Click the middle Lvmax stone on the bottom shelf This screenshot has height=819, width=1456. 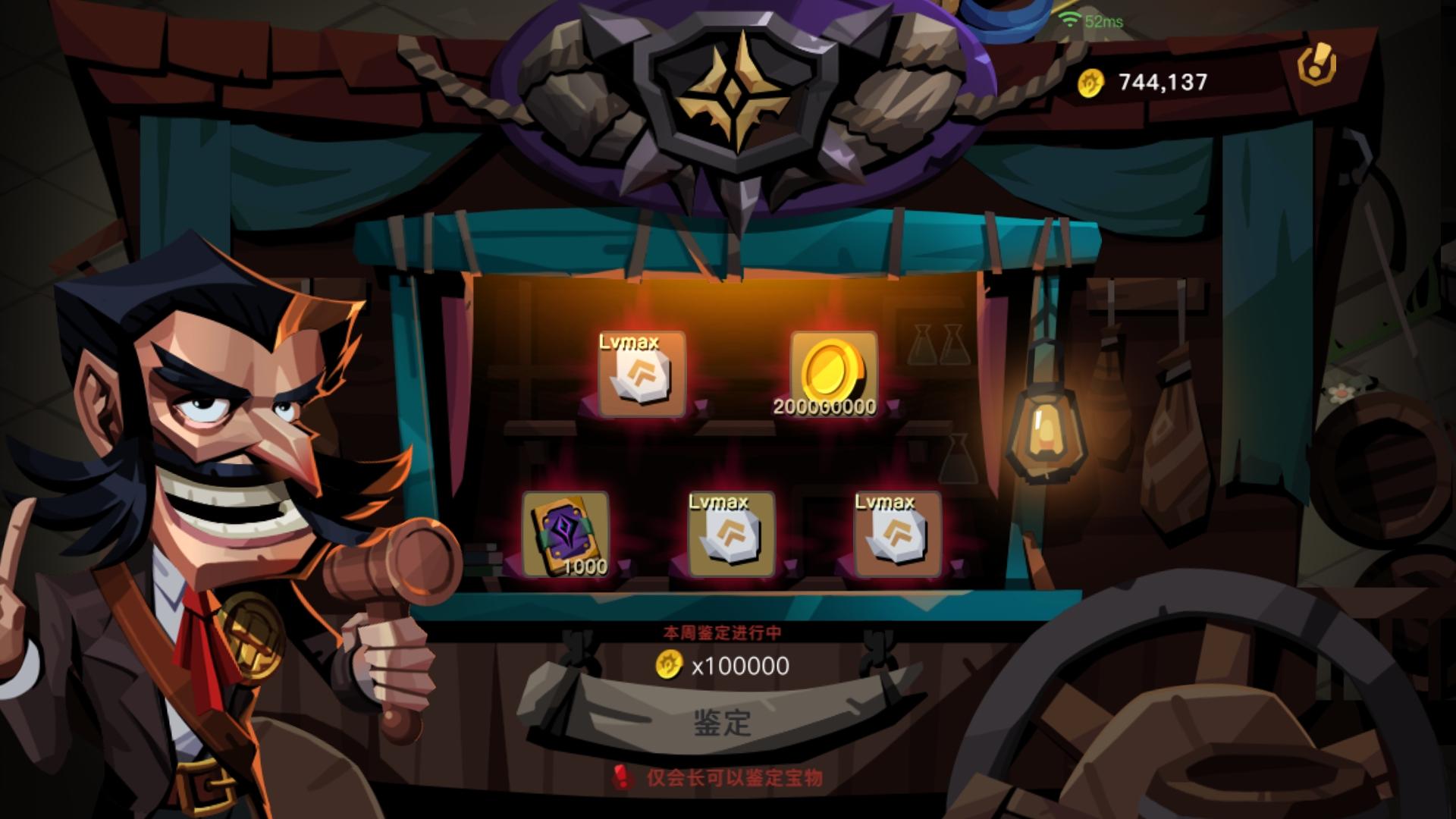coord(730,536)
